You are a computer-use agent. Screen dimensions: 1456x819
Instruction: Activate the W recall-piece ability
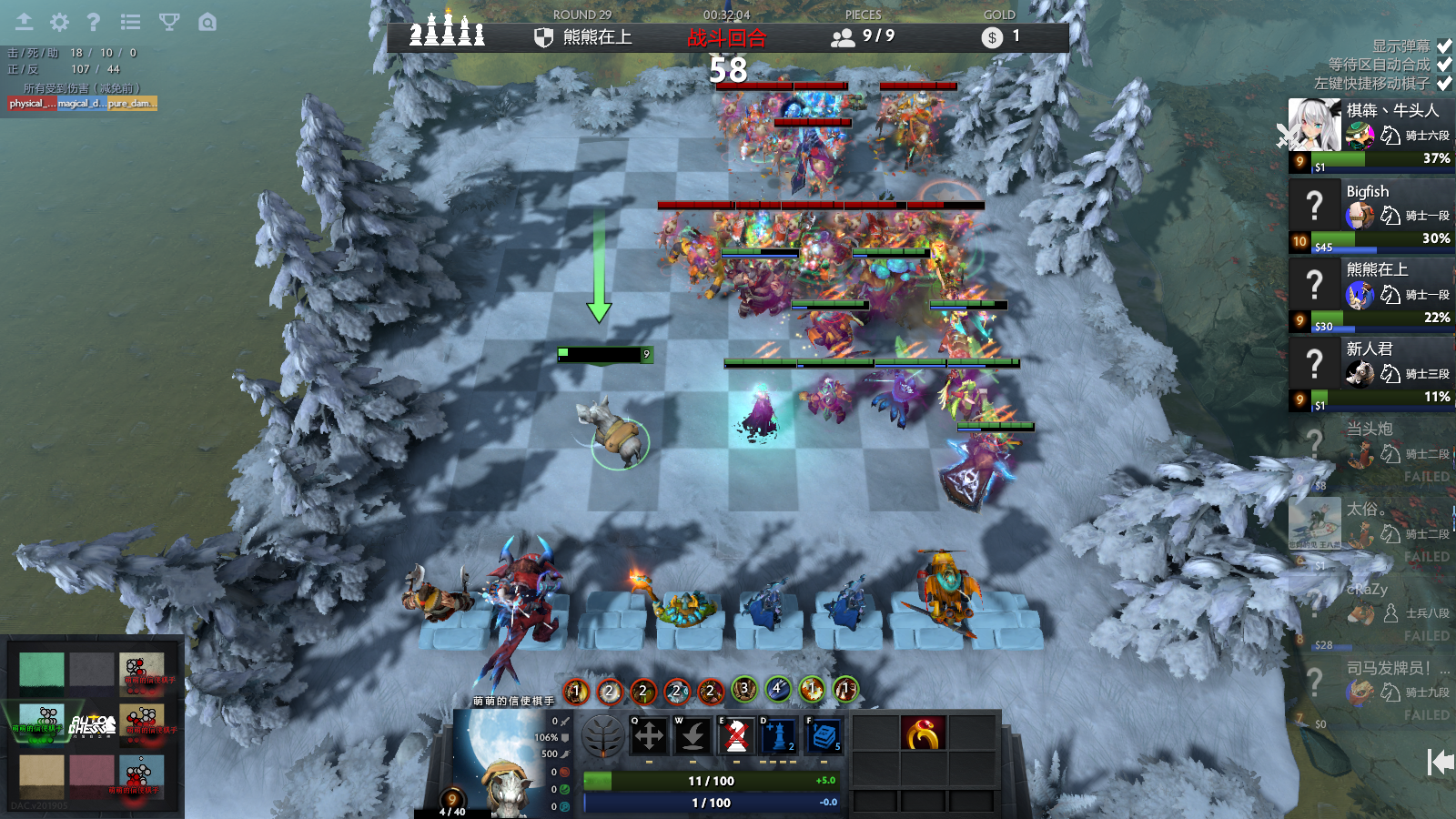(x=693, y=735)
